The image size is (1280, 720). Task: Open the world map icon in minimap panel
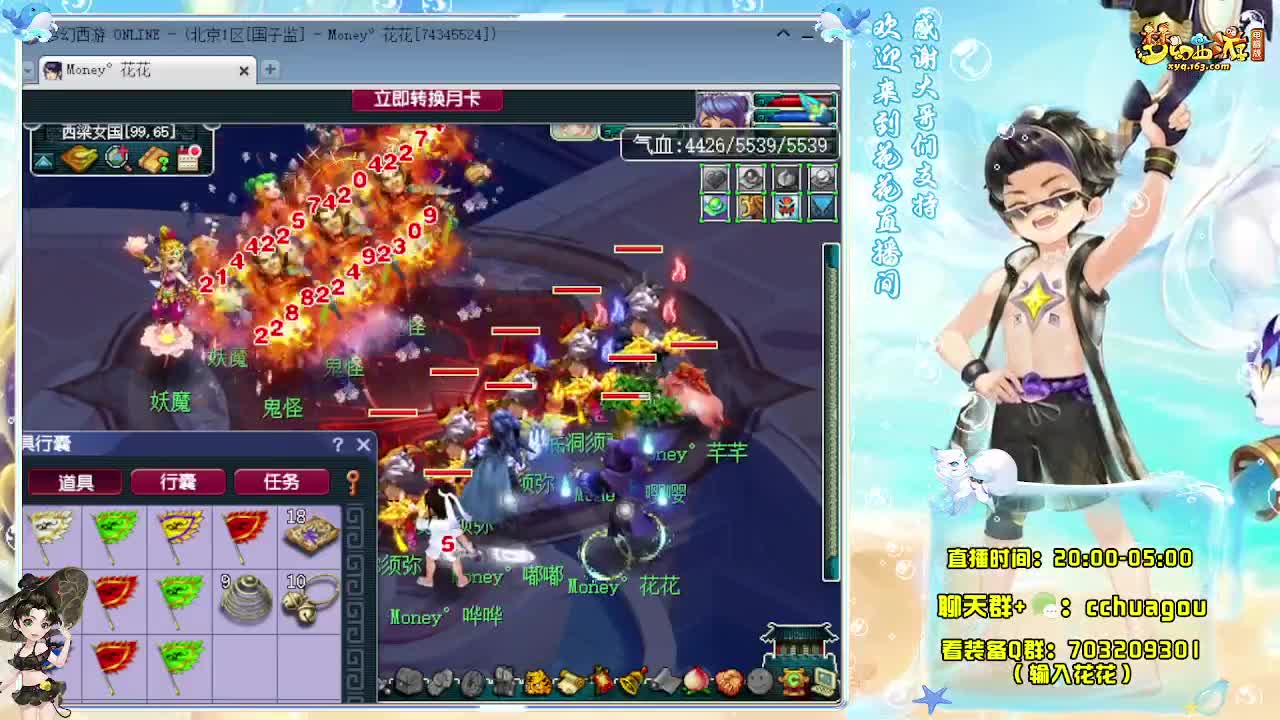tap(79, 157)
